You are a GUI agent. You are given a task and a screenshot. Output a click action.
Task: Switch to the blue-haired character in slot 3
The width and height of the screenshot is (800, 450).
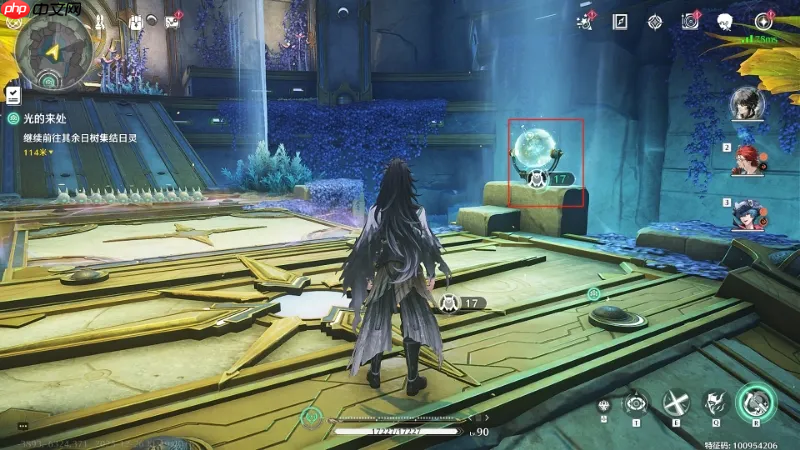pyautogui.click(x=746, y=214)
